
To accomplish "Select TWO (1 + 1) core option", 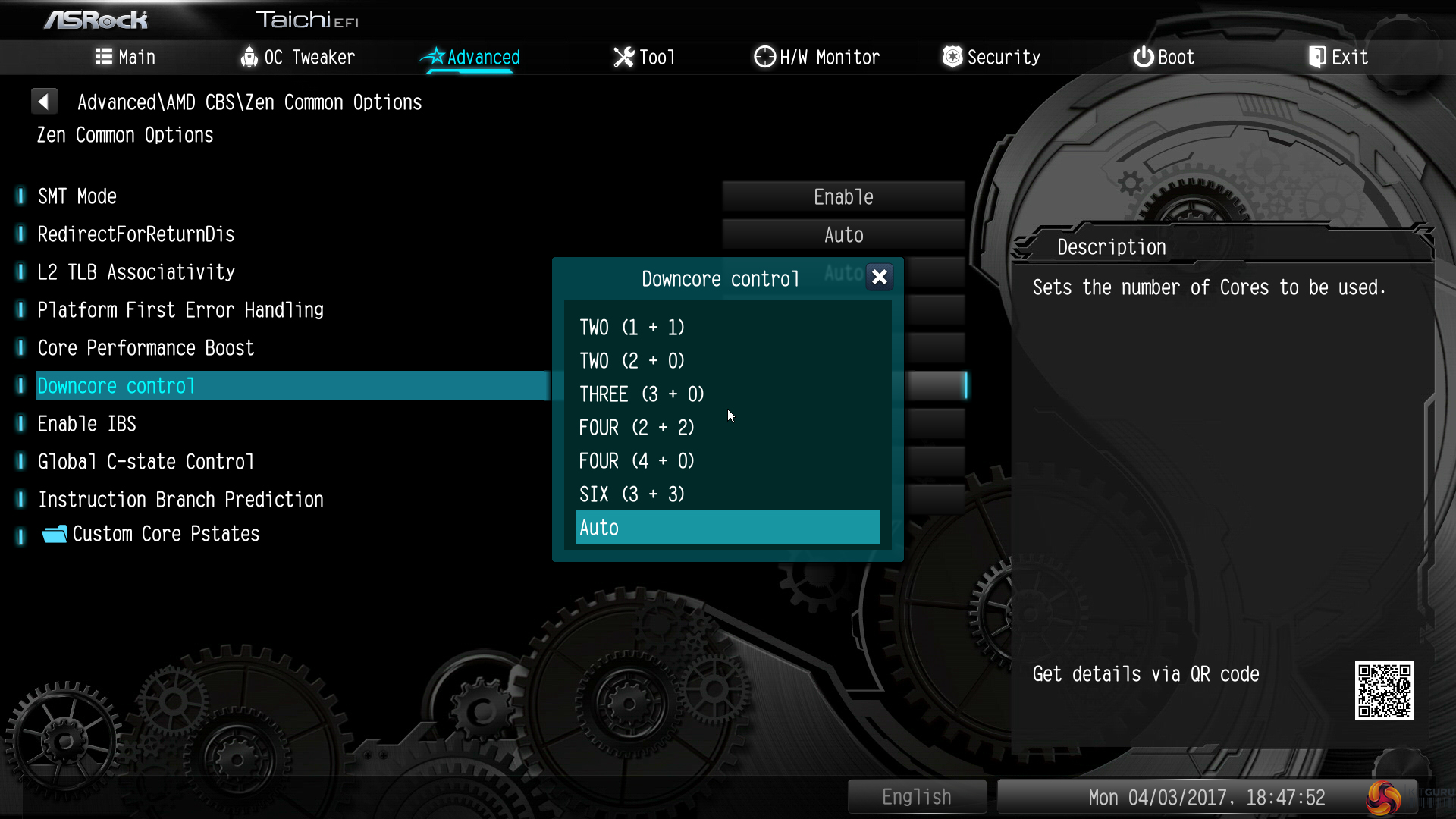I will pyautogui.click(x=632, y=328).
